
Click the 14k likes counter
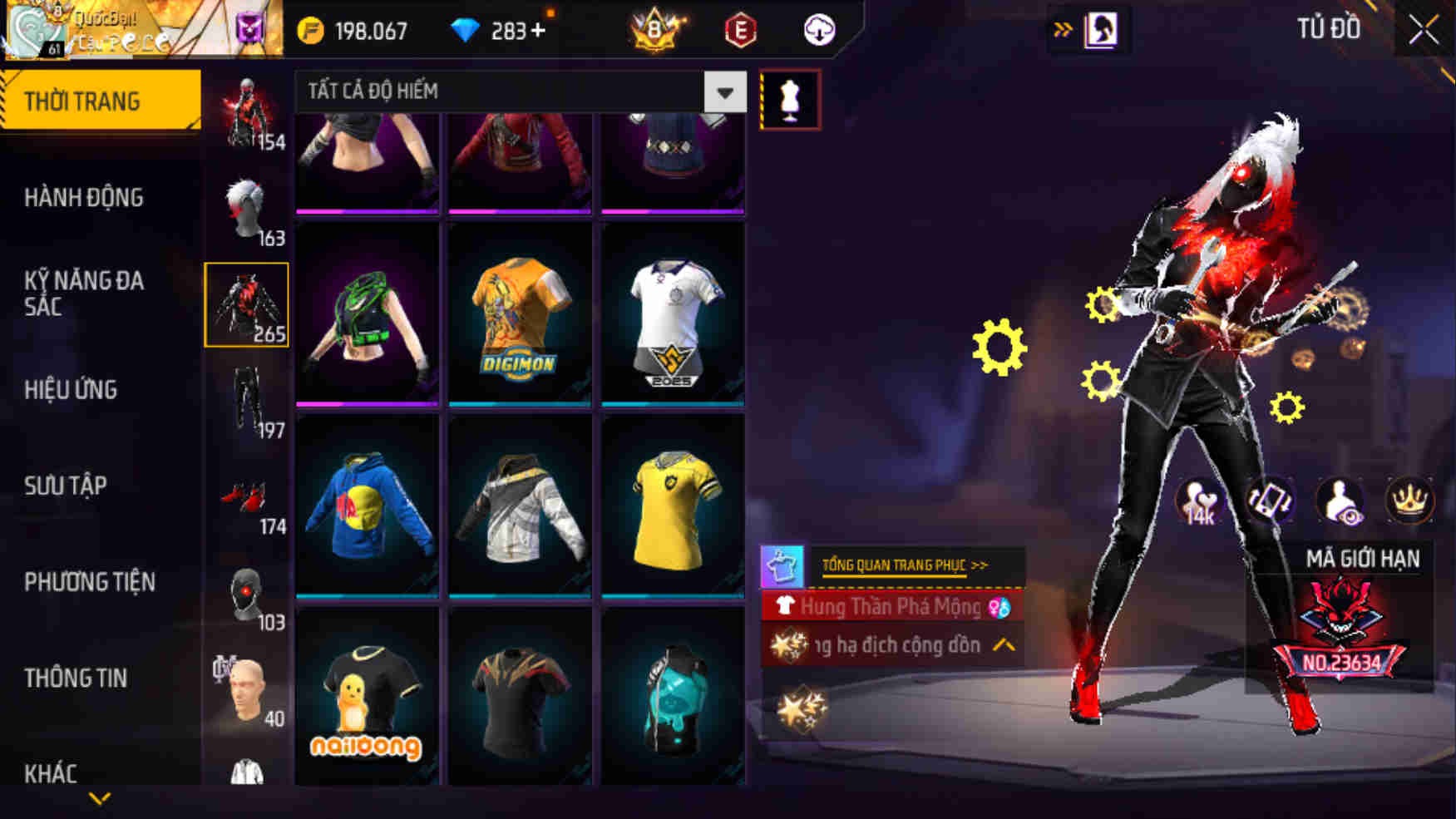1199,500
